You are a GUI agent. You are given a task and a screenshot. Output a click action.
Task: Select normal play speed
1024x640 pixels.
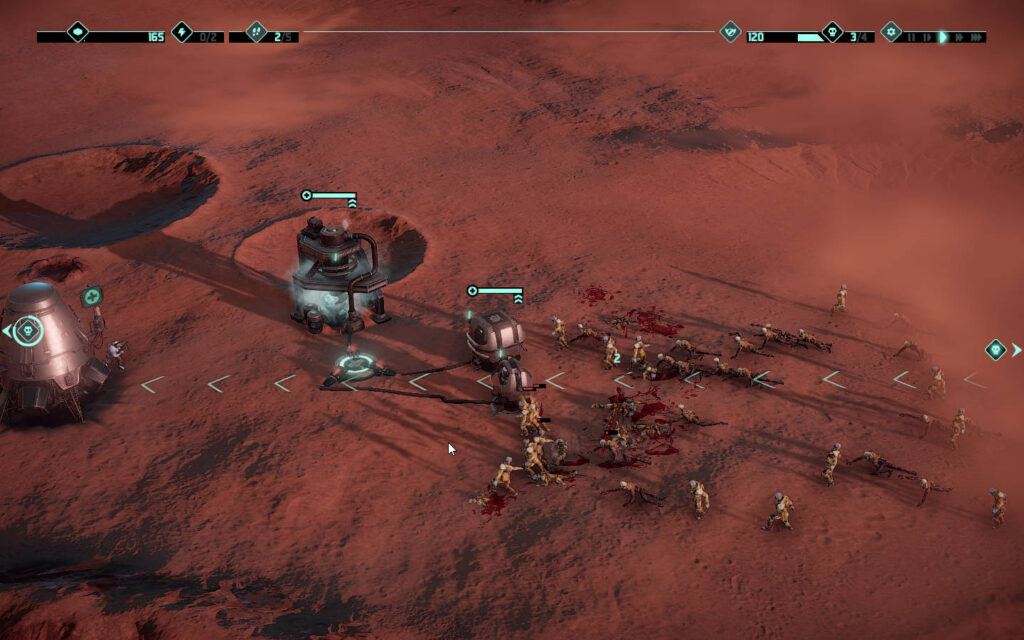942,37
